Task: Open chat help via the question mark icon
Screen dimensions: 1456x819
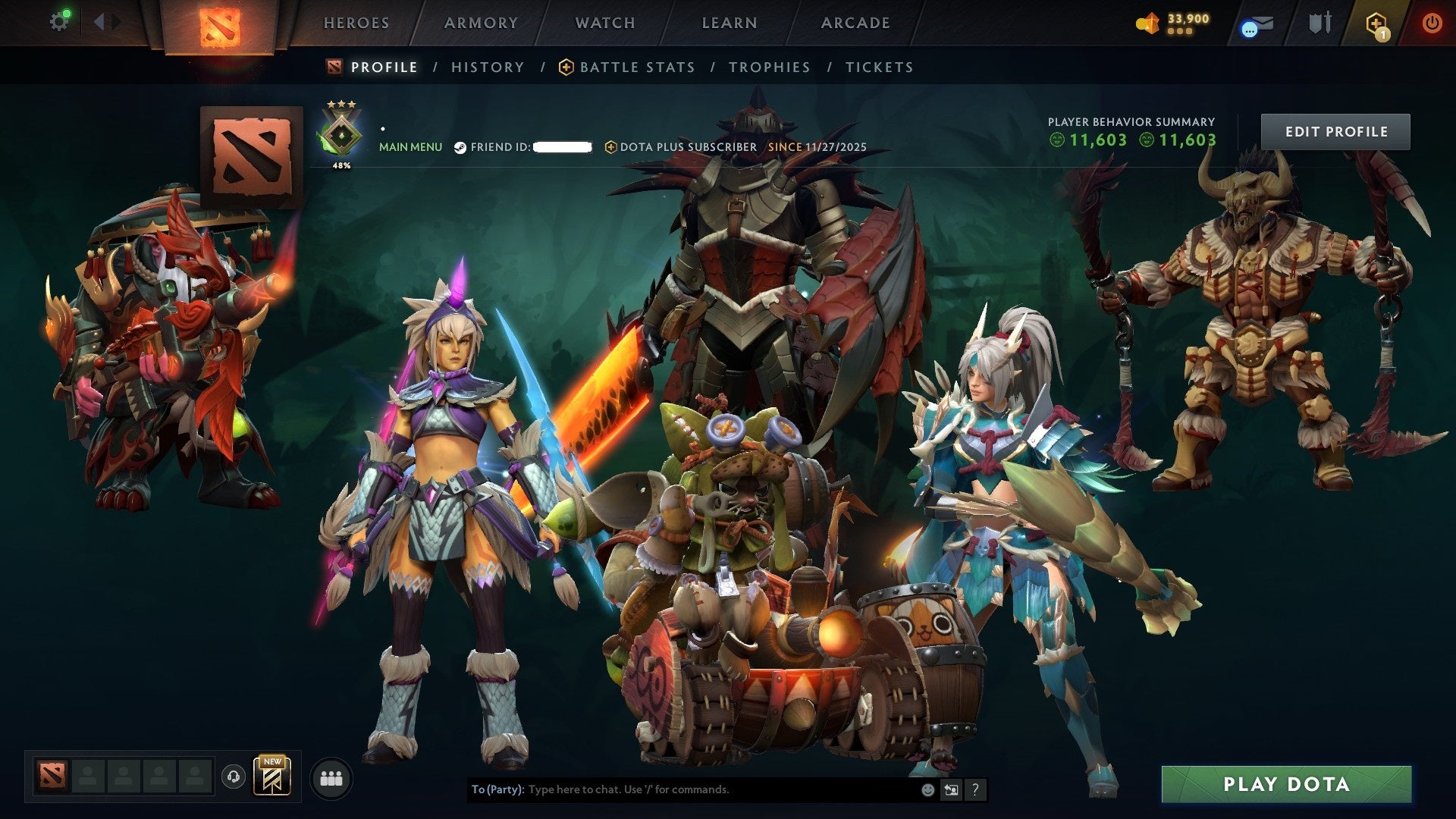Action: [975, 789]
